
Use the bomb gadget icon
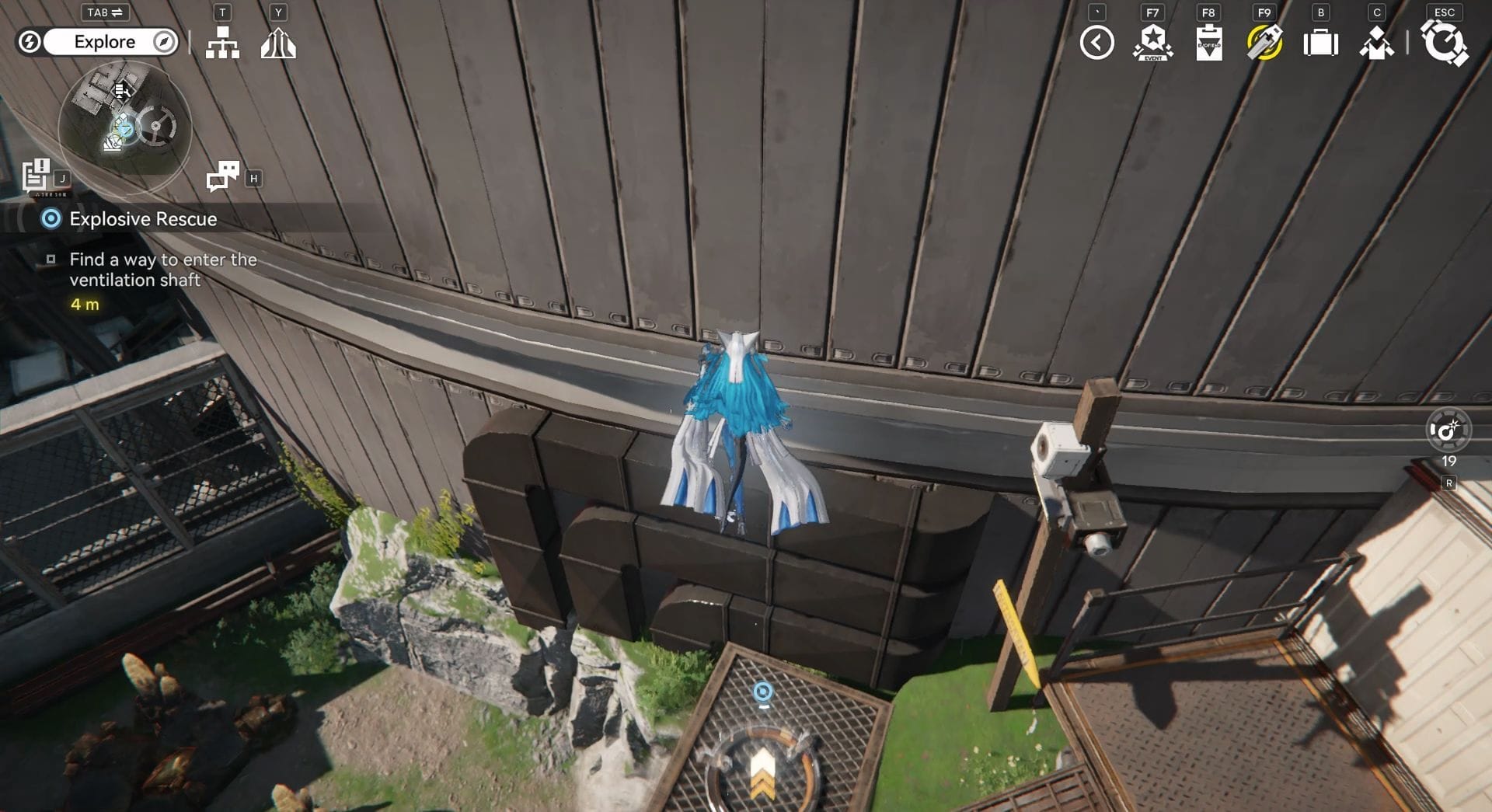(x=1448, y=430)
